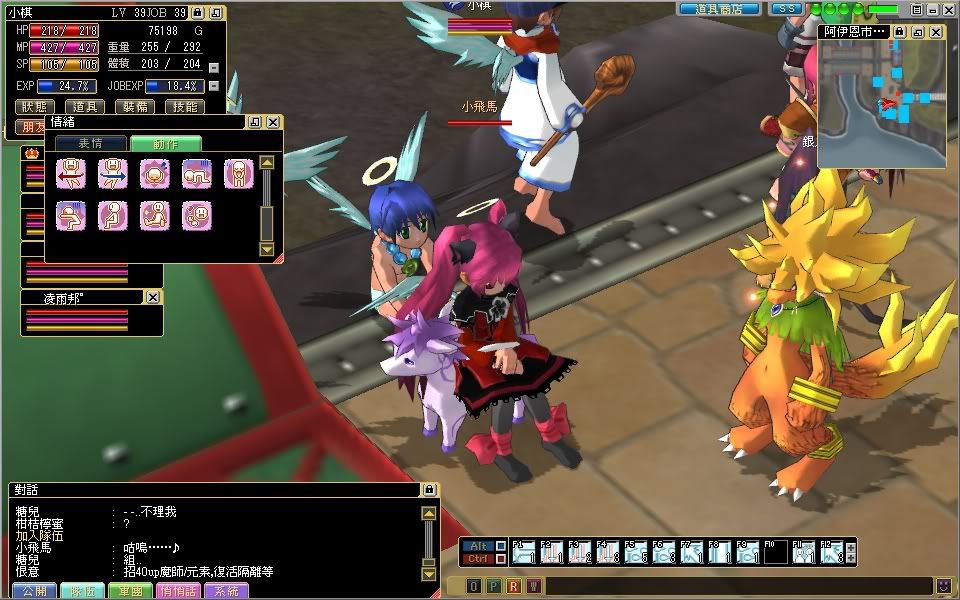Use the bowing-on-all-fours emote icon

coord(197,175)
